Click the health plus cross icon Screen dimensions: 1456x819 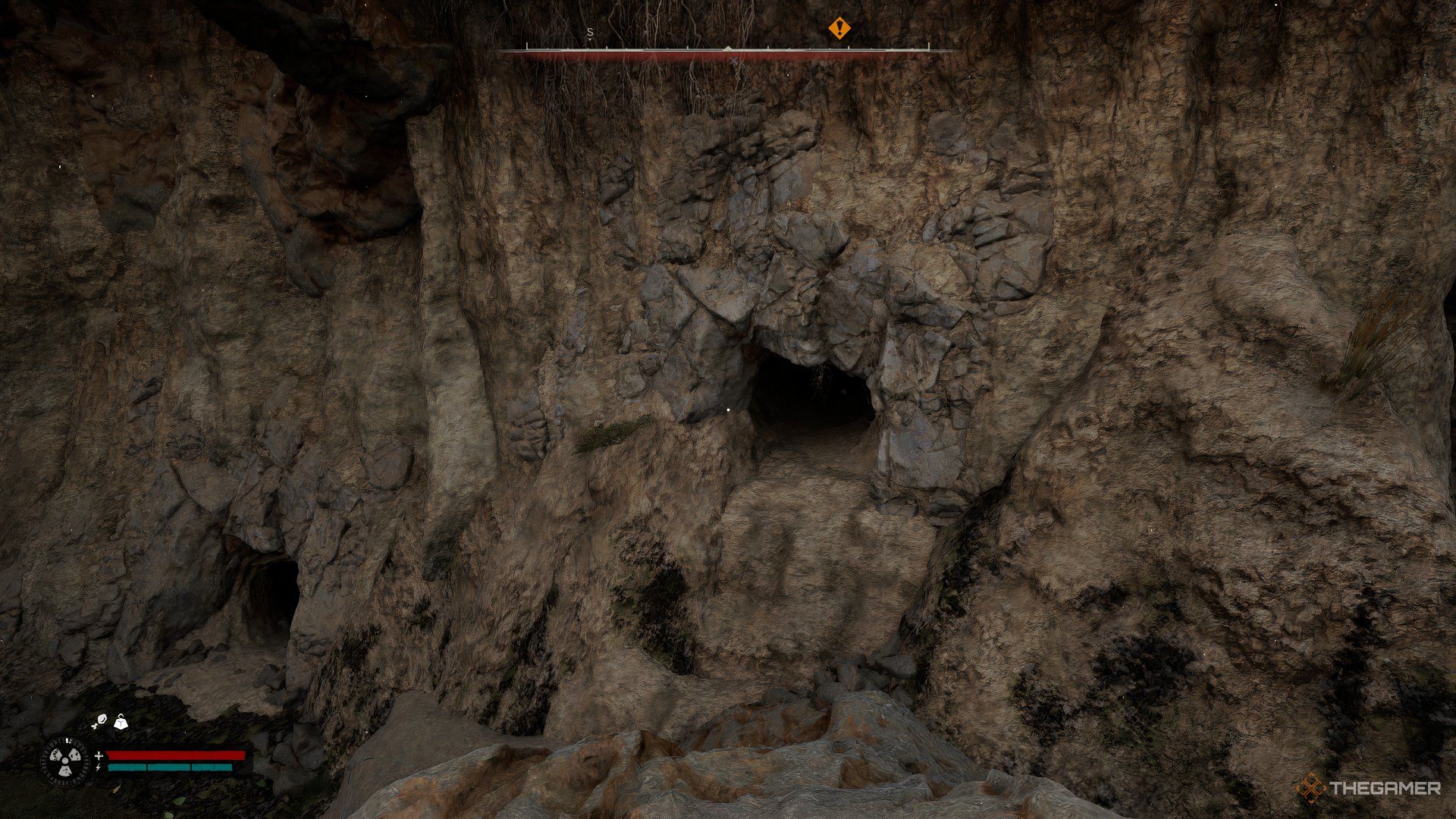click(99, 756)
